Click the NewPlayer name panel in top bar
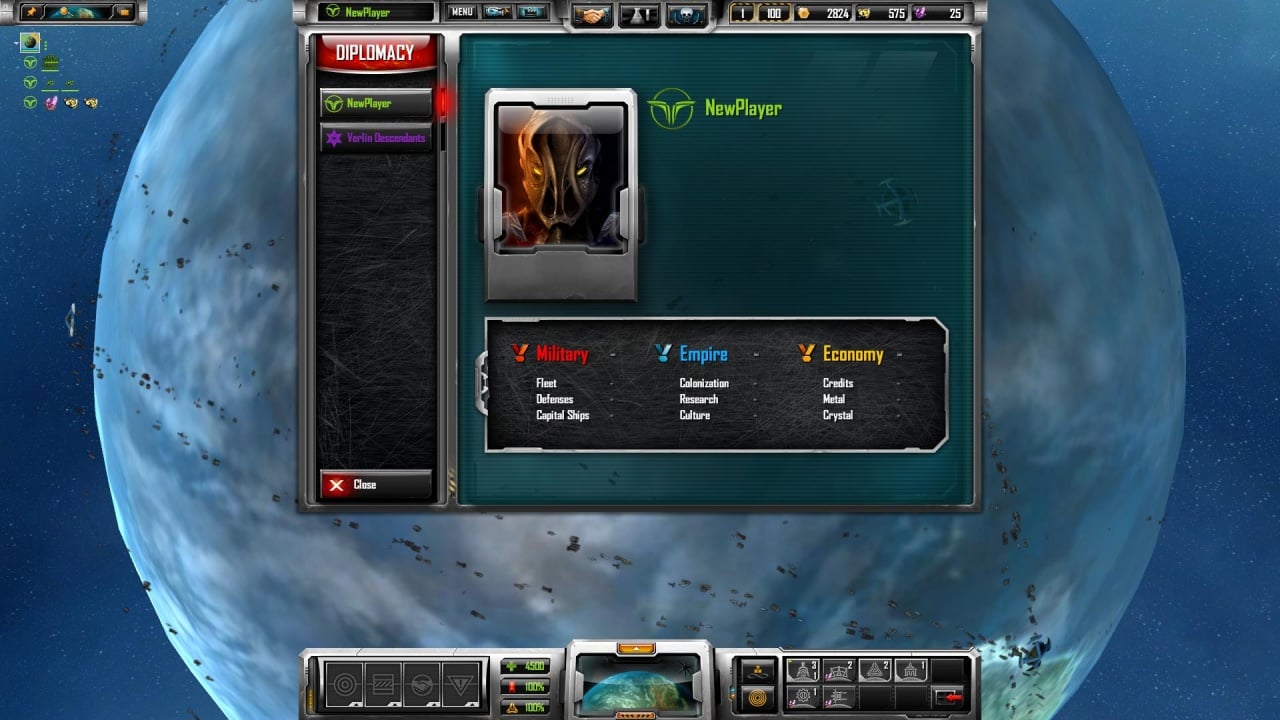The height and width of the screenshot is (720, 1280). [376, 12]
